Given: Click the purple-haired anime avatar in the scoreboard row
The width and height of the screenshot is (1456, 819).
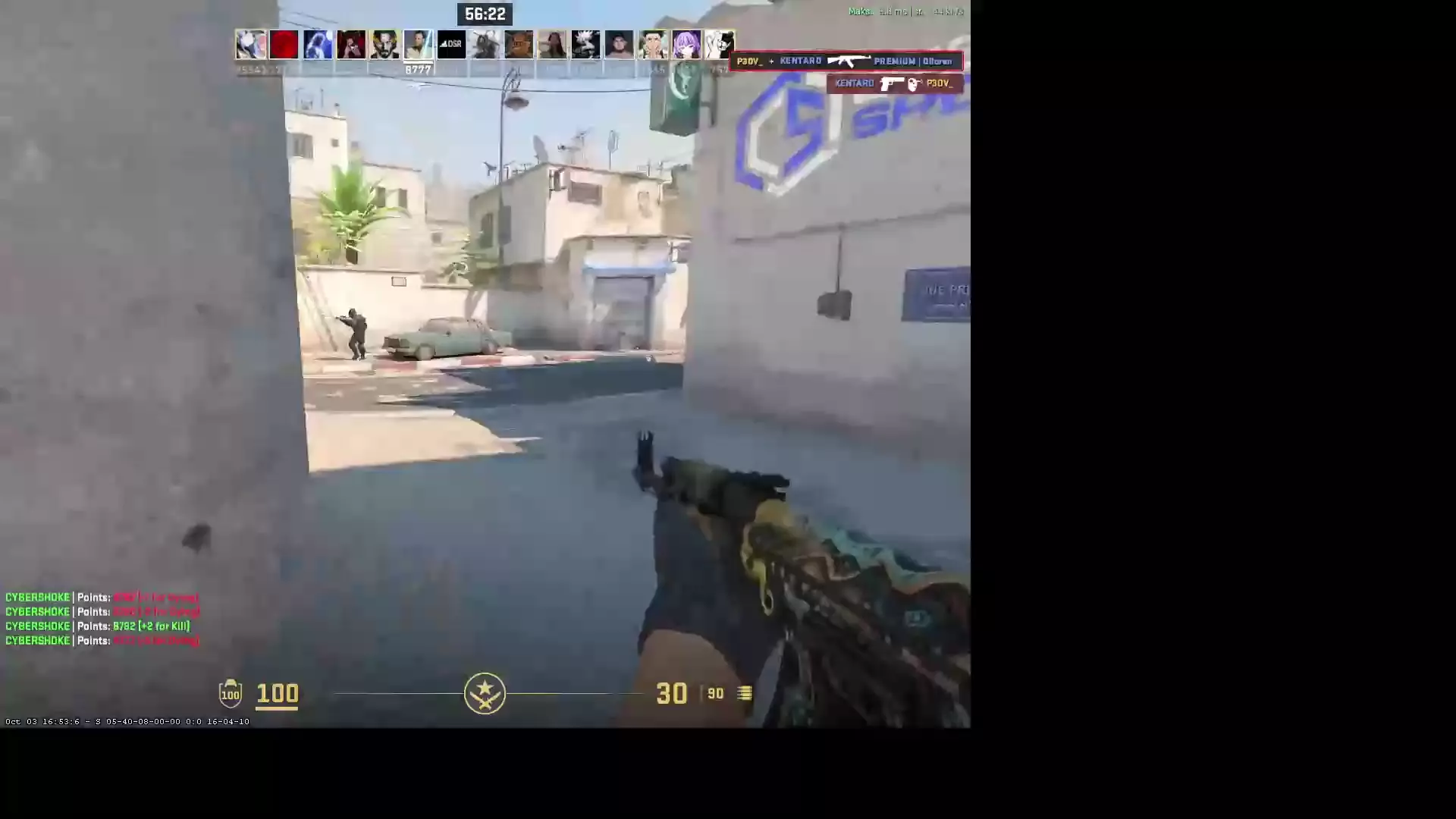Looking at the screenshot, I should coord(686,44).
